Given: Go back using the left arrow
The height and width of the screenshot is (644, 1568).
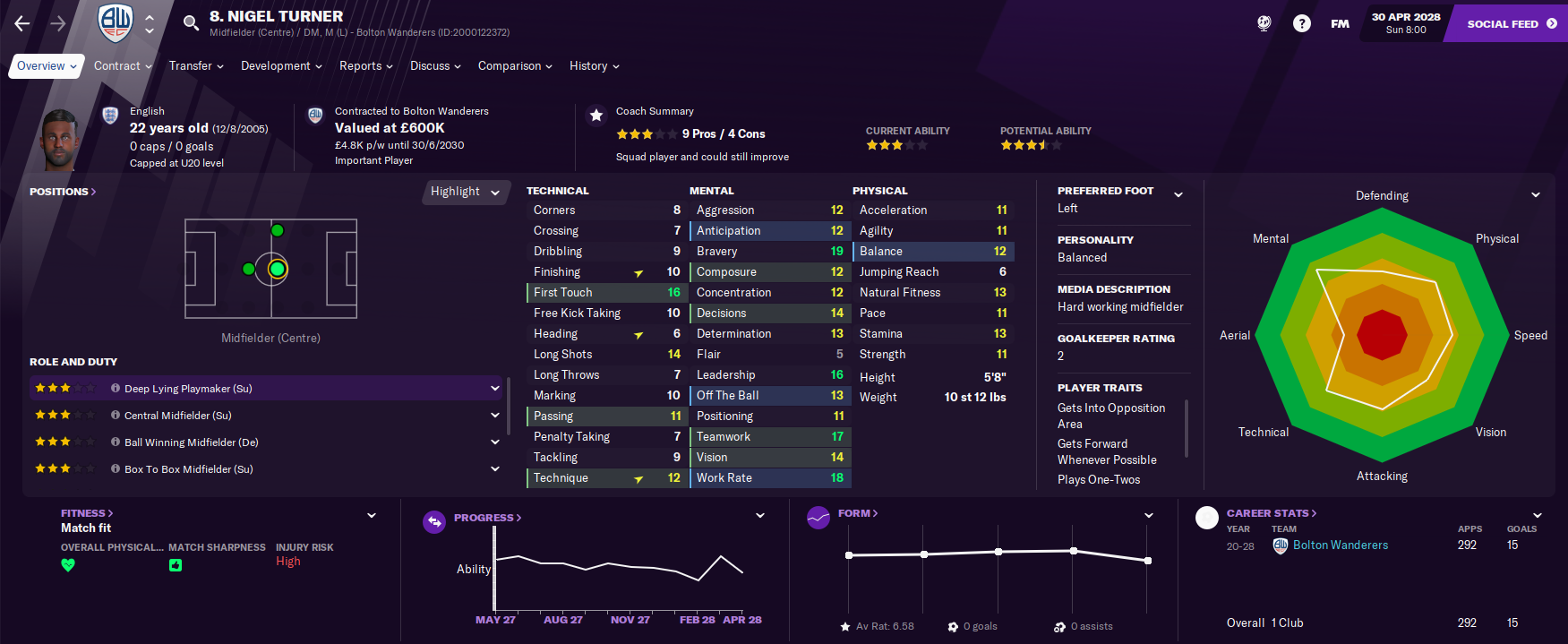Looking at the screenshot, I should coord(22,24).
